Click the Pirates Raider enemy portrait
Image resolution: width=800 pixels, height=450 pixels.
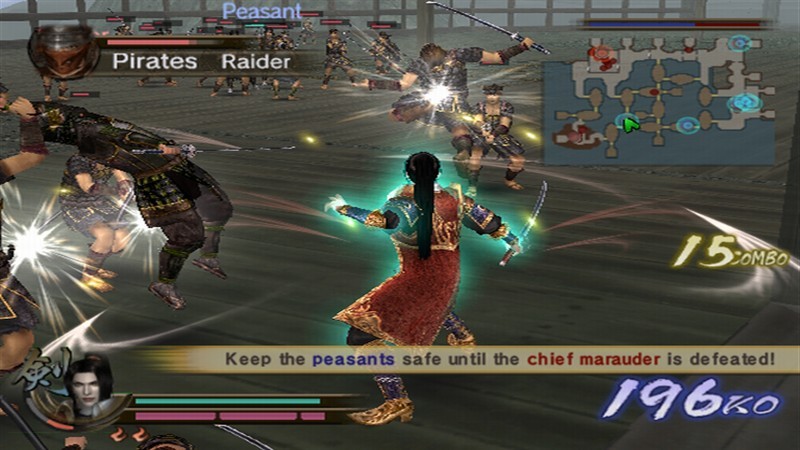pyautogui.click(x=63, y=52)
